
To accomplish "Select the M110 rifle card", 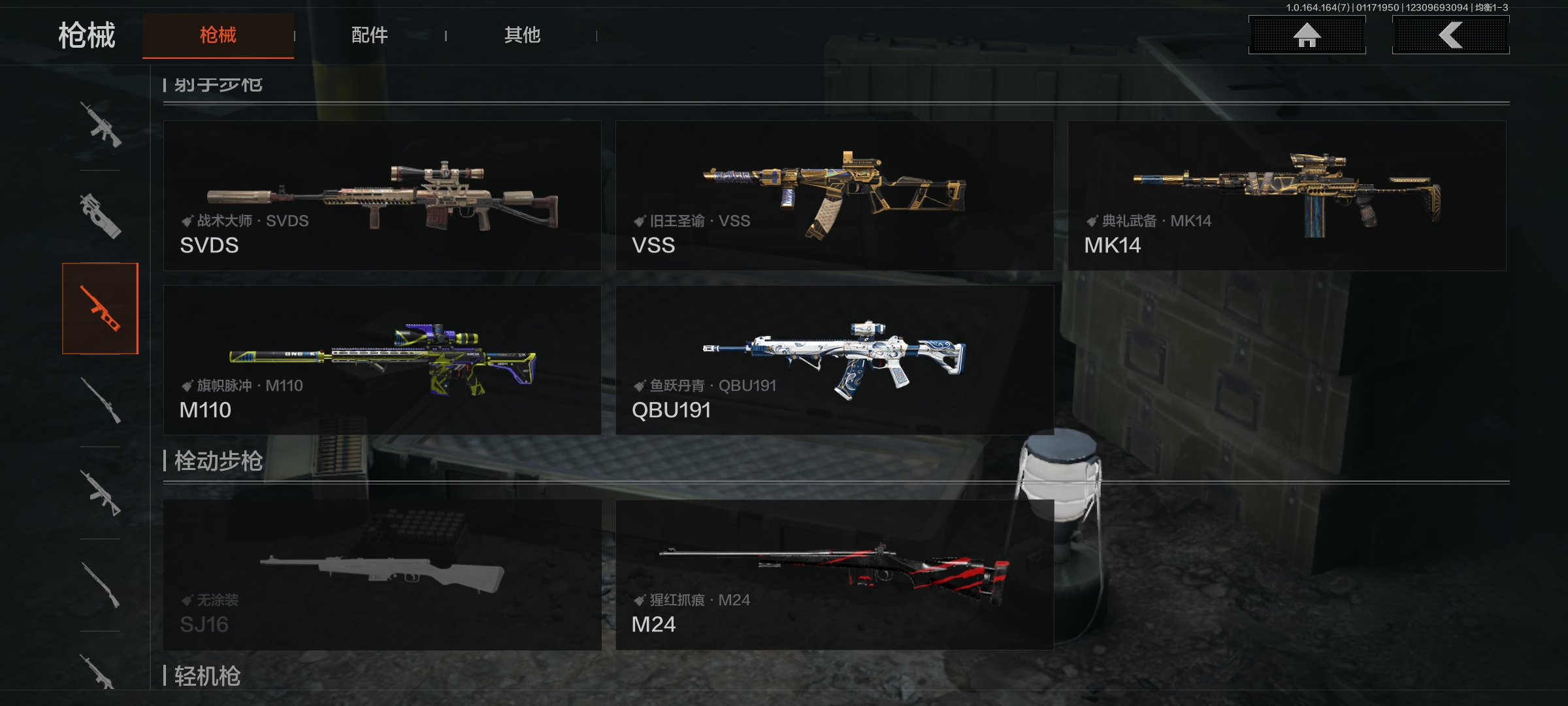I will coord(382,360).
